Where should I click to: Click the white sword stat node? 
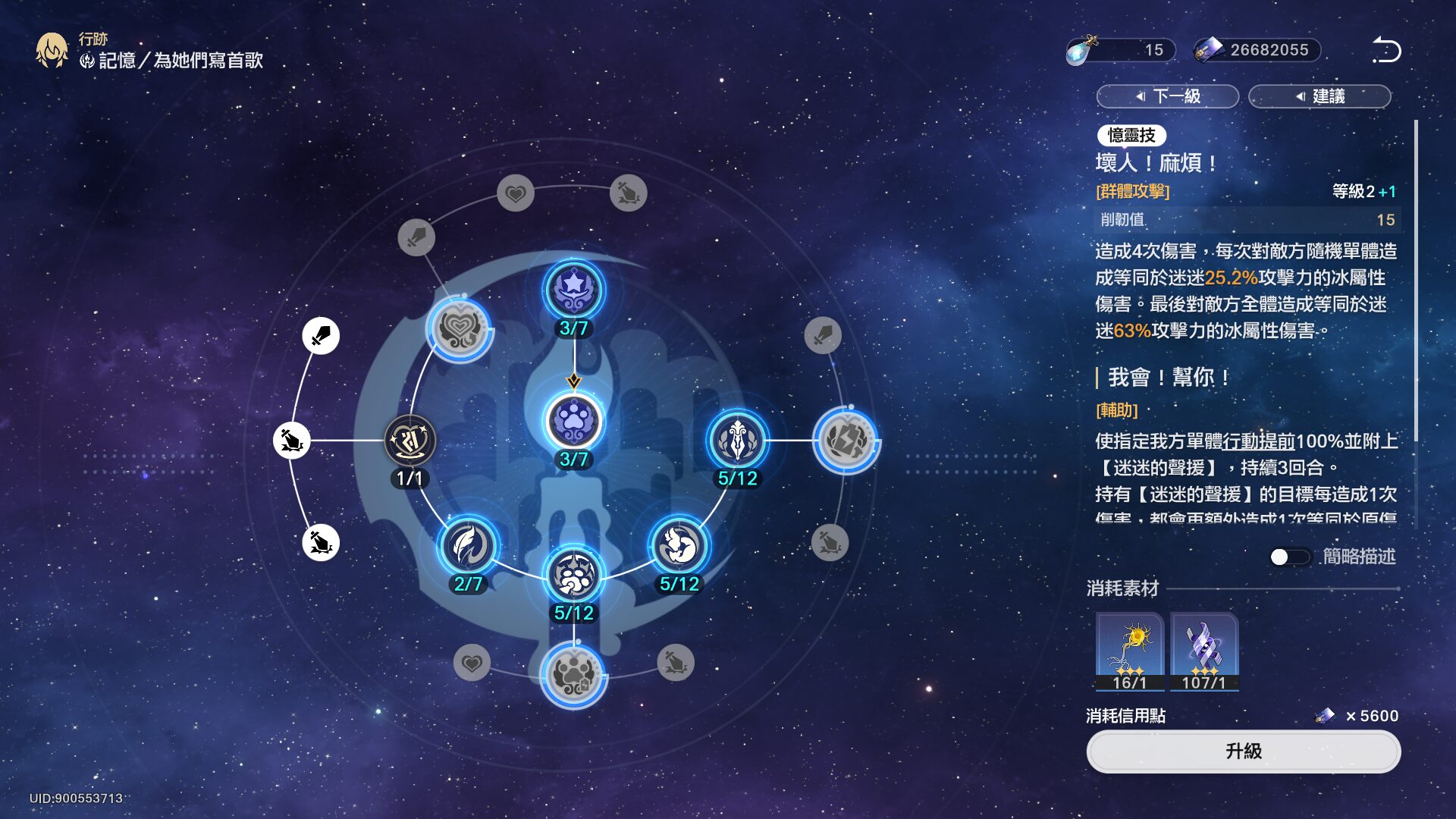pos(321,335)
